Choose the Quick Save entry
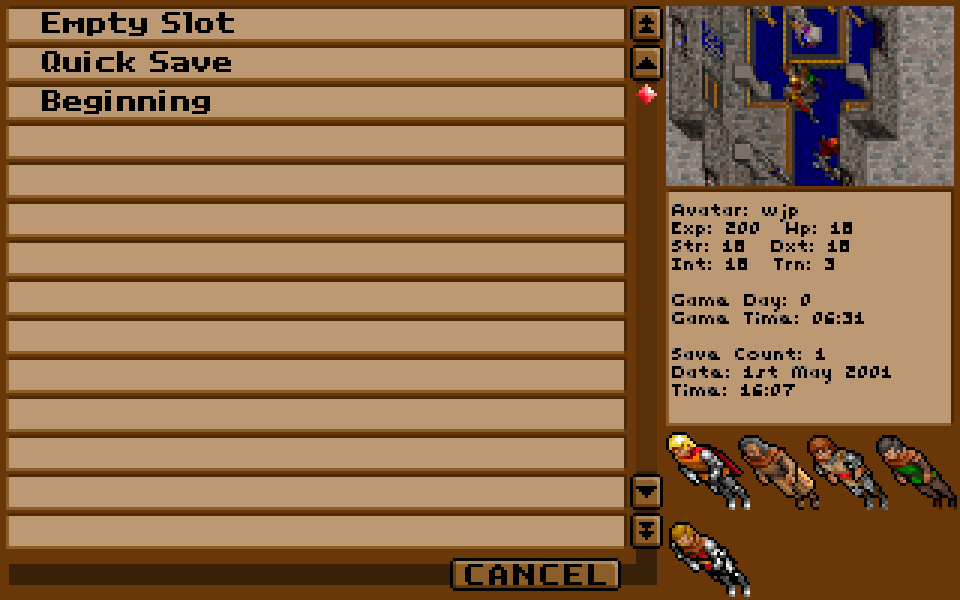Image resolution: width=960 pixels, height=600 pixels. (315, 63)
